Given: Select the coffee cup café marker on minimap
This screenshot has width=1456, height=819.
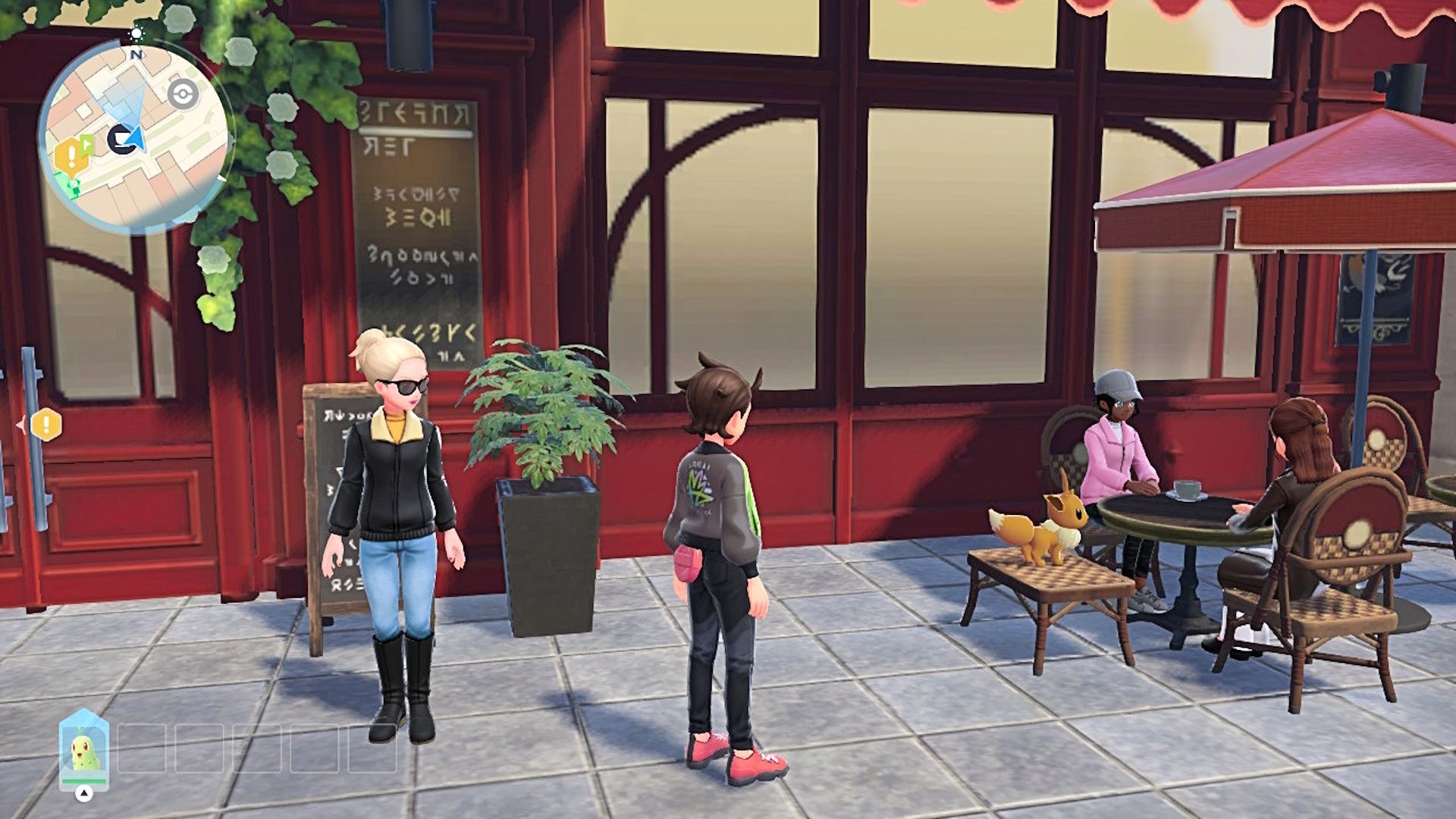Looking at the screenshot, I should (120, 140).
